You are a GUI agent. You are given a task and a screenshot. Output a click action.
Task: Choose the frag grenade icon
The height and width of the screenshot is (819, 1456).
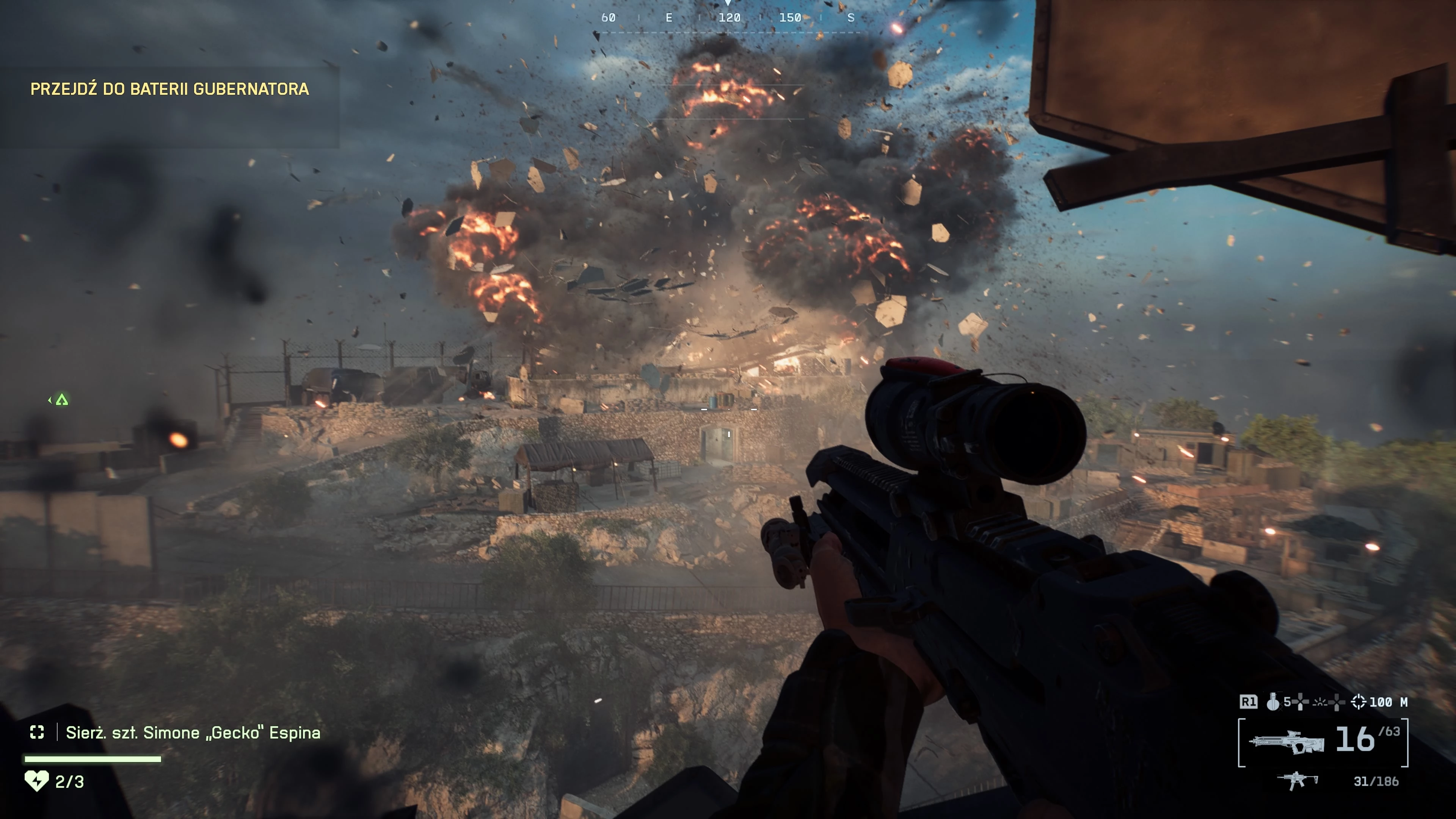coord(1272,702)
